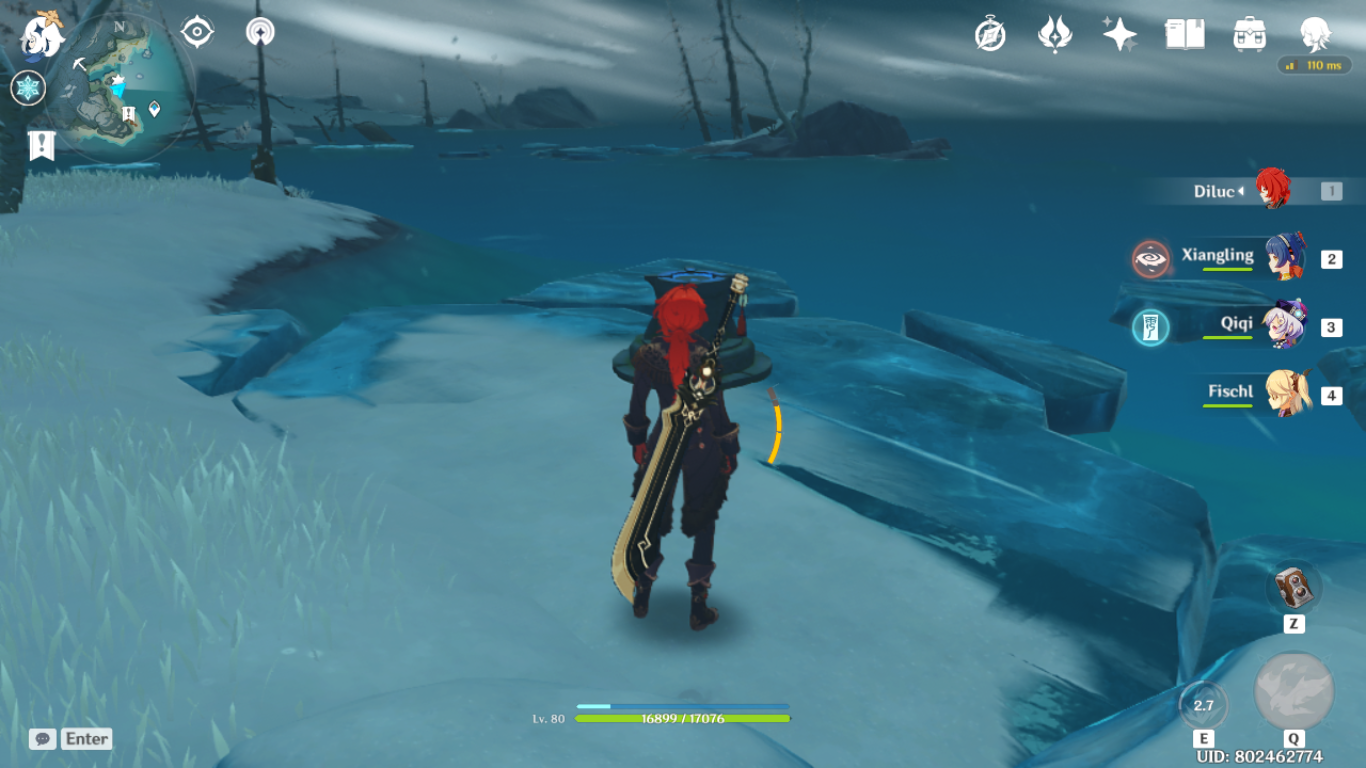Open the Paimon menu icon

coord(42,35)
